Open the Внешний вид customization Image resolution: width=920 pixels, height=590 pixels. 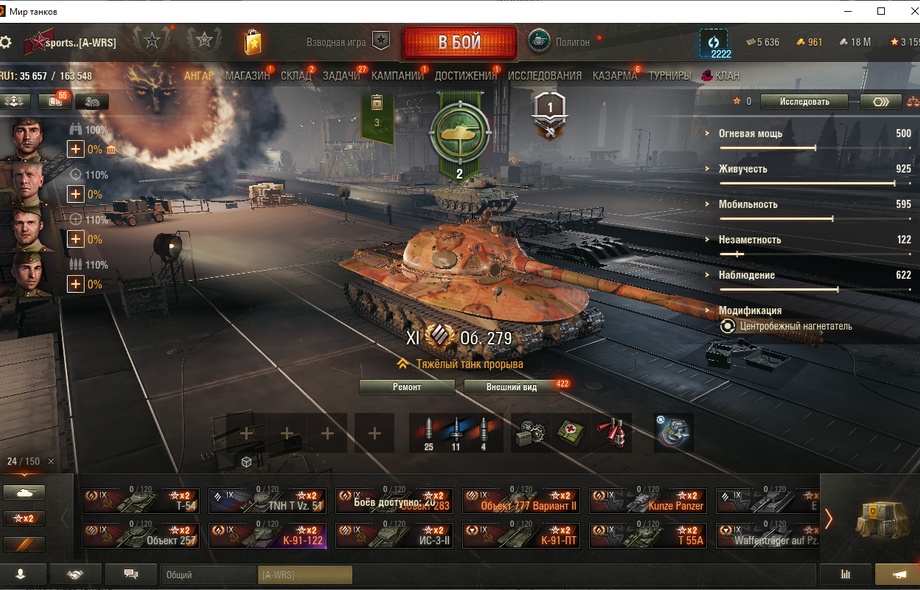511,387
